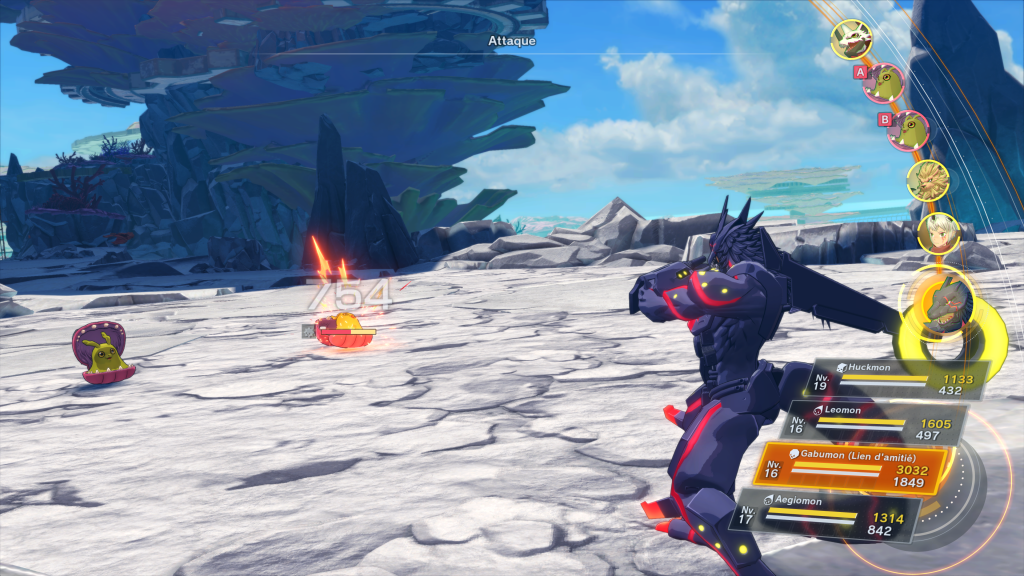
Task: Select enemy B portrait in the turn timeline
Action: pos(908,130)
